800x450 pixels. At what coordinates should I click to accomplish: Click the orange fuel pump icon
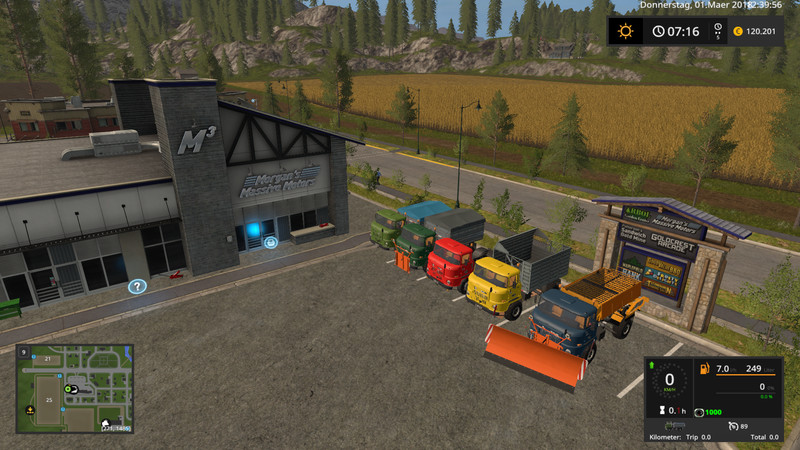point(703,370)
